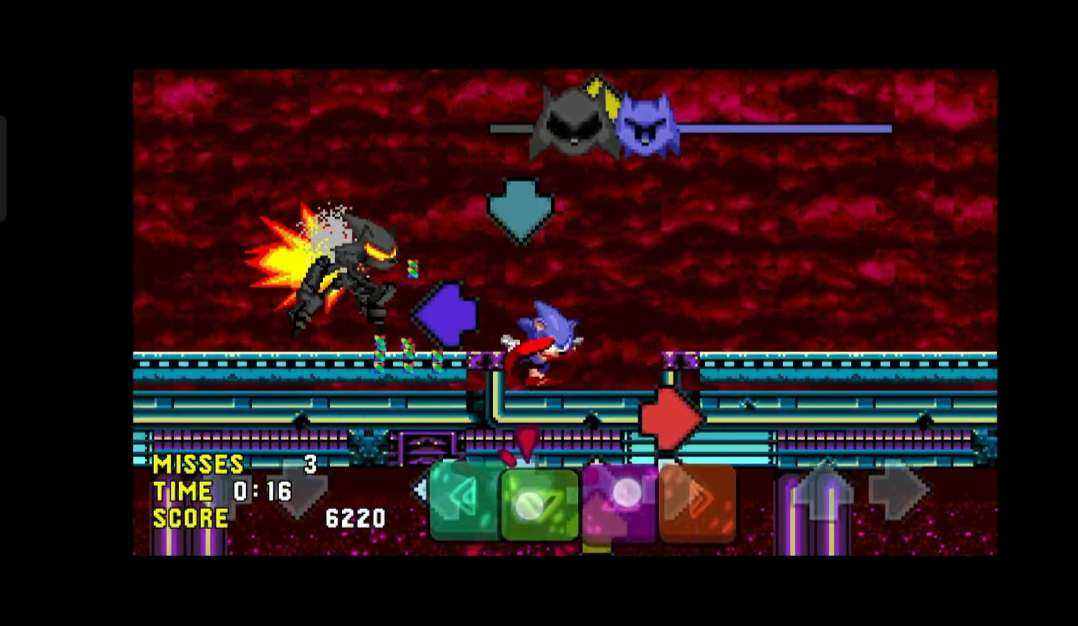Image resolution: width=1078 pixels, height=626 pixels.
Task: Tap the teal left-arrow note button
Action: pos(463,500)
